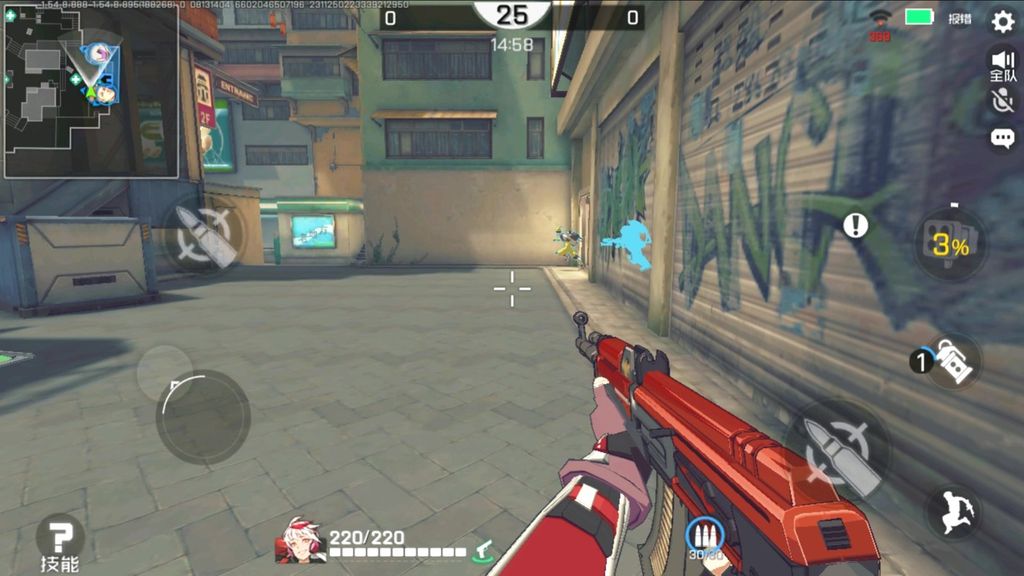1024x576 pixels.
Task: Reload using the ammo magazine icon
Action: tap(704, 535)
